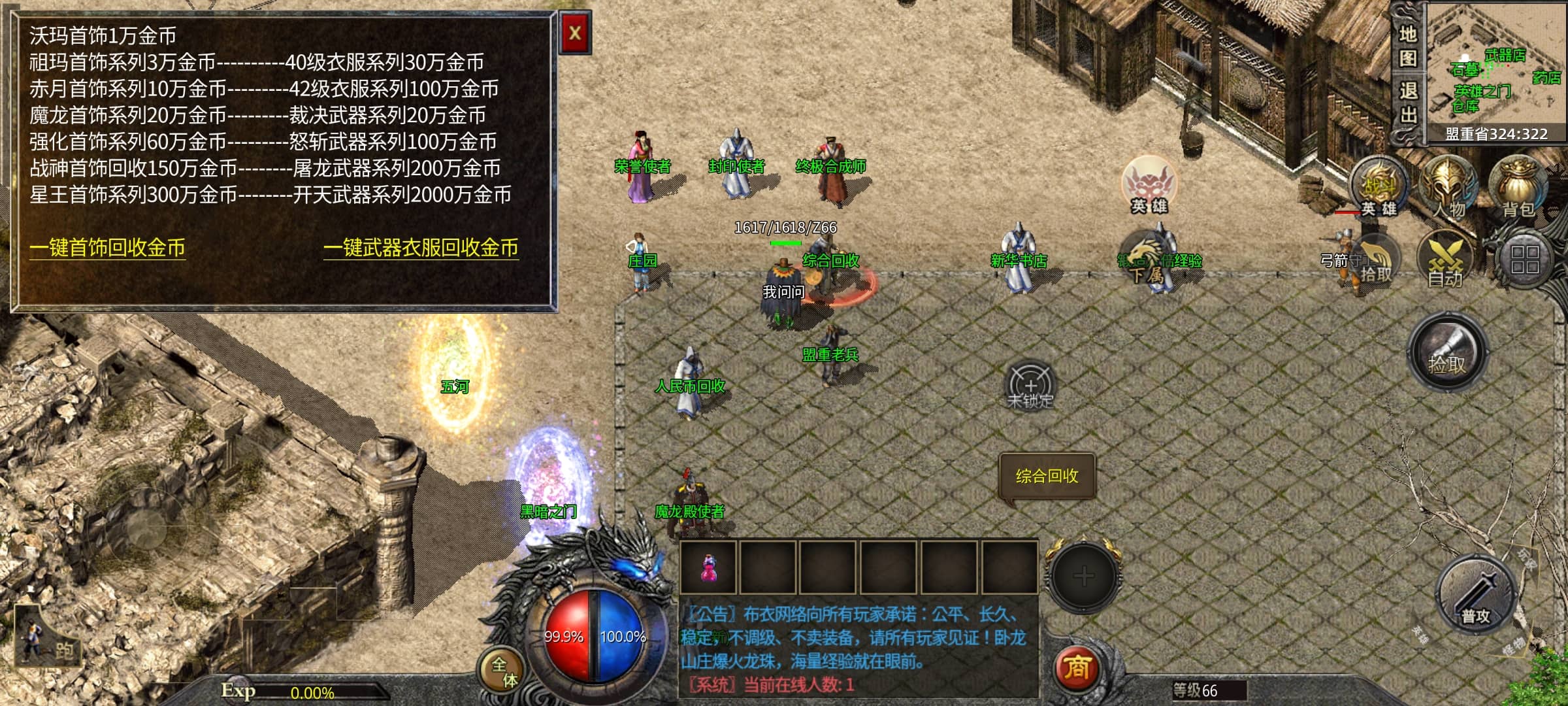The height and width of the screenshot is (706, 1568).
Task: Open the 地图 map button
Action: (x=1407, y=46)
